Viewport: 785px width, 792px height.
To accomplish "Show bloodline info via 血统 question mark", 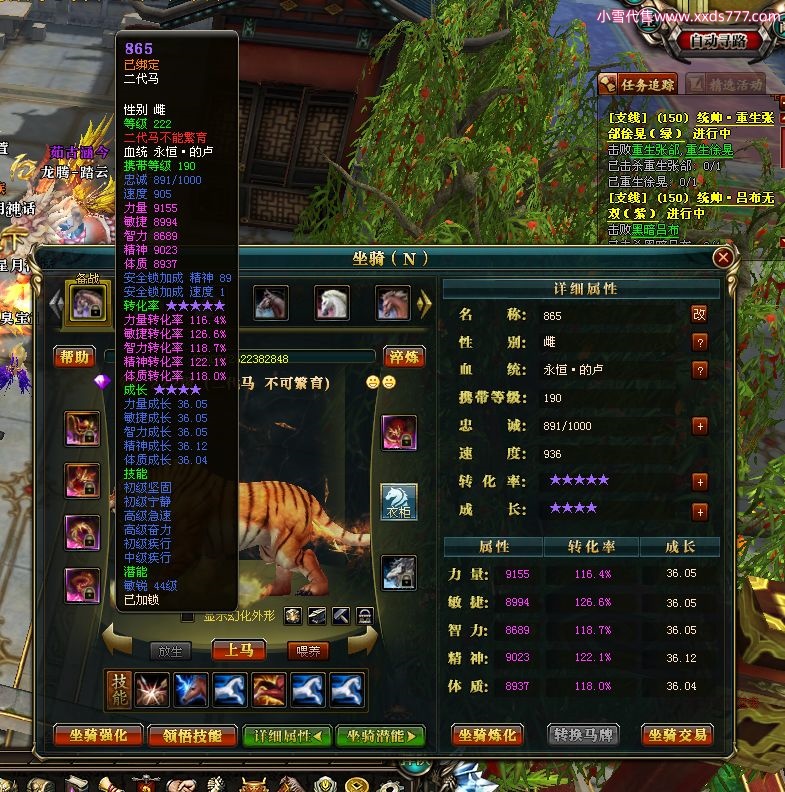I will point(699,369).
